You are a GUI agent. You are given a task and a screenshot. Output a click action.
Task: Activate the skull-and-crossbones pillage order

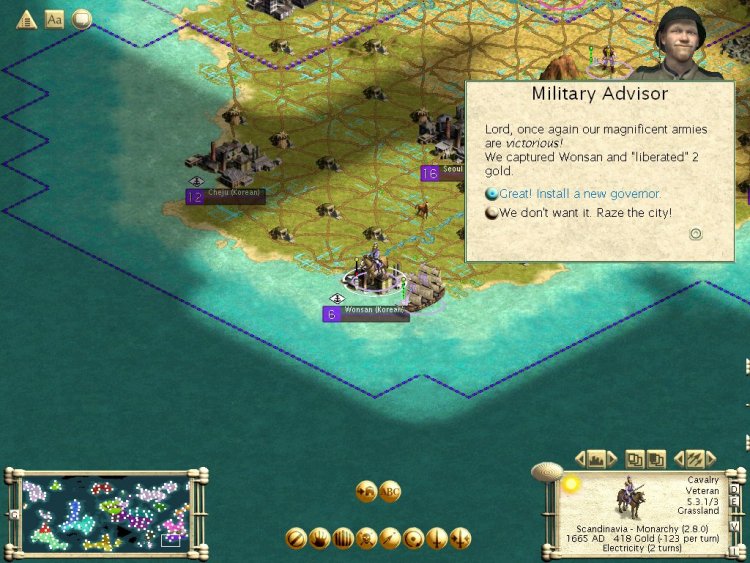367,538
